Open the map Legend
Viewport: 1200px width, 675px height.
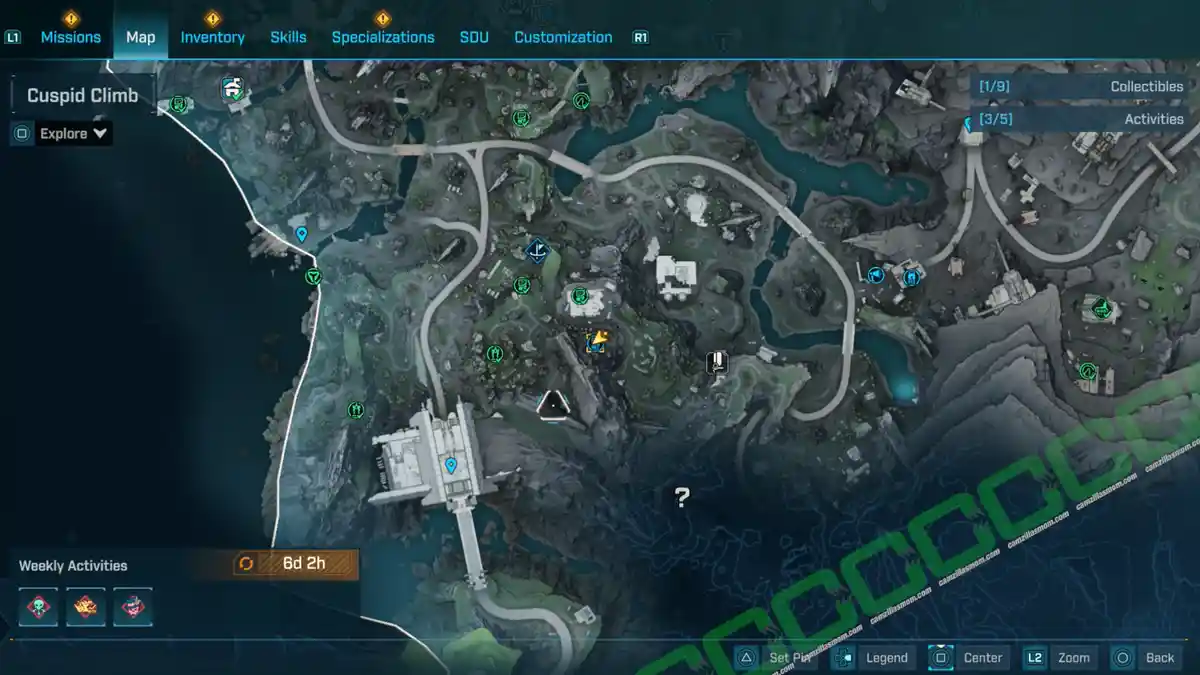point(875,657)
